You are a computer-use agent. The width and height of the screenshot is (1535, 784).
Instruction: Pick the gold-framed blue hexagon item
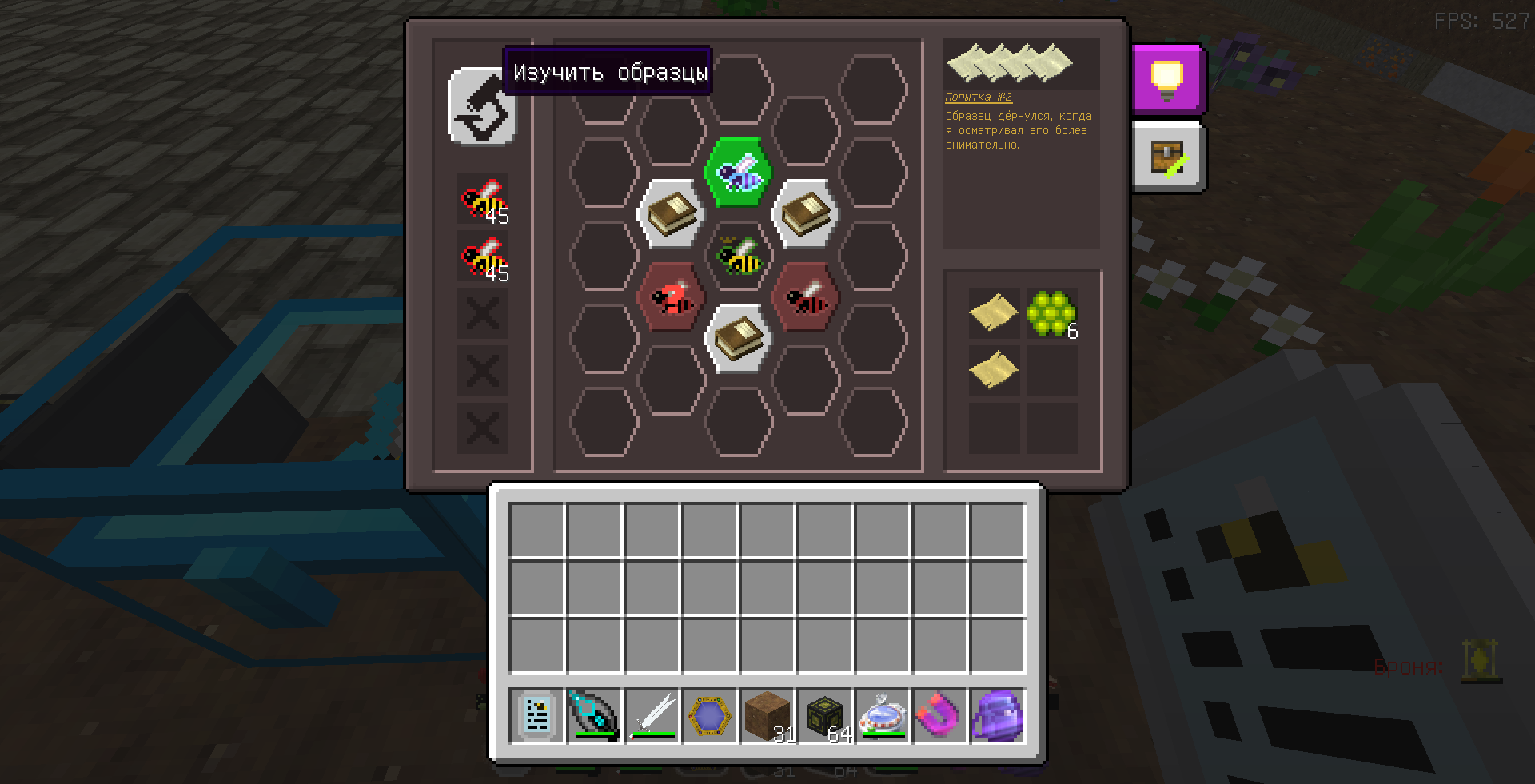pos(710,715)
